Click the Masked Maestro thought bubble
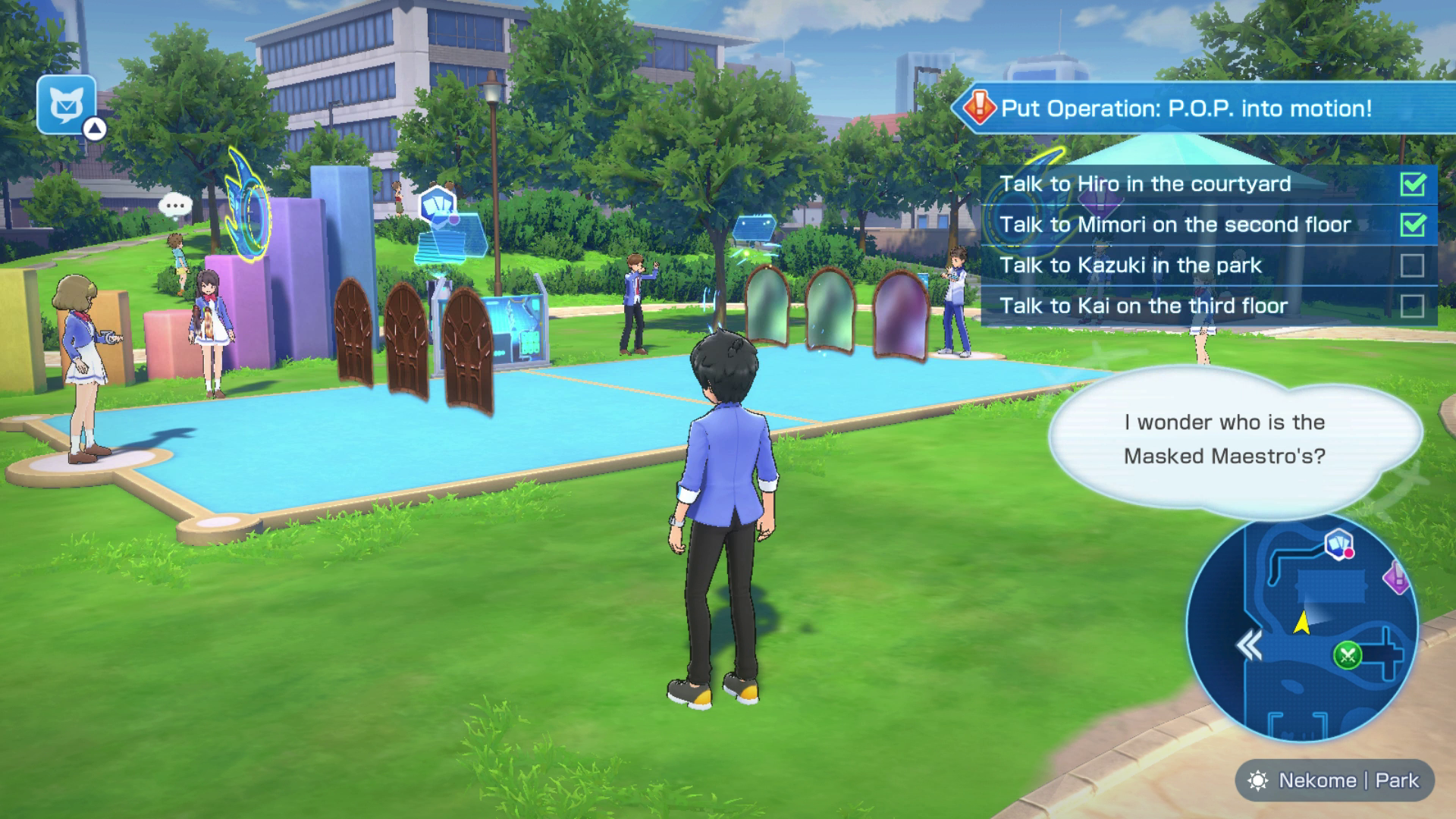 click(x=1224, y=439)
